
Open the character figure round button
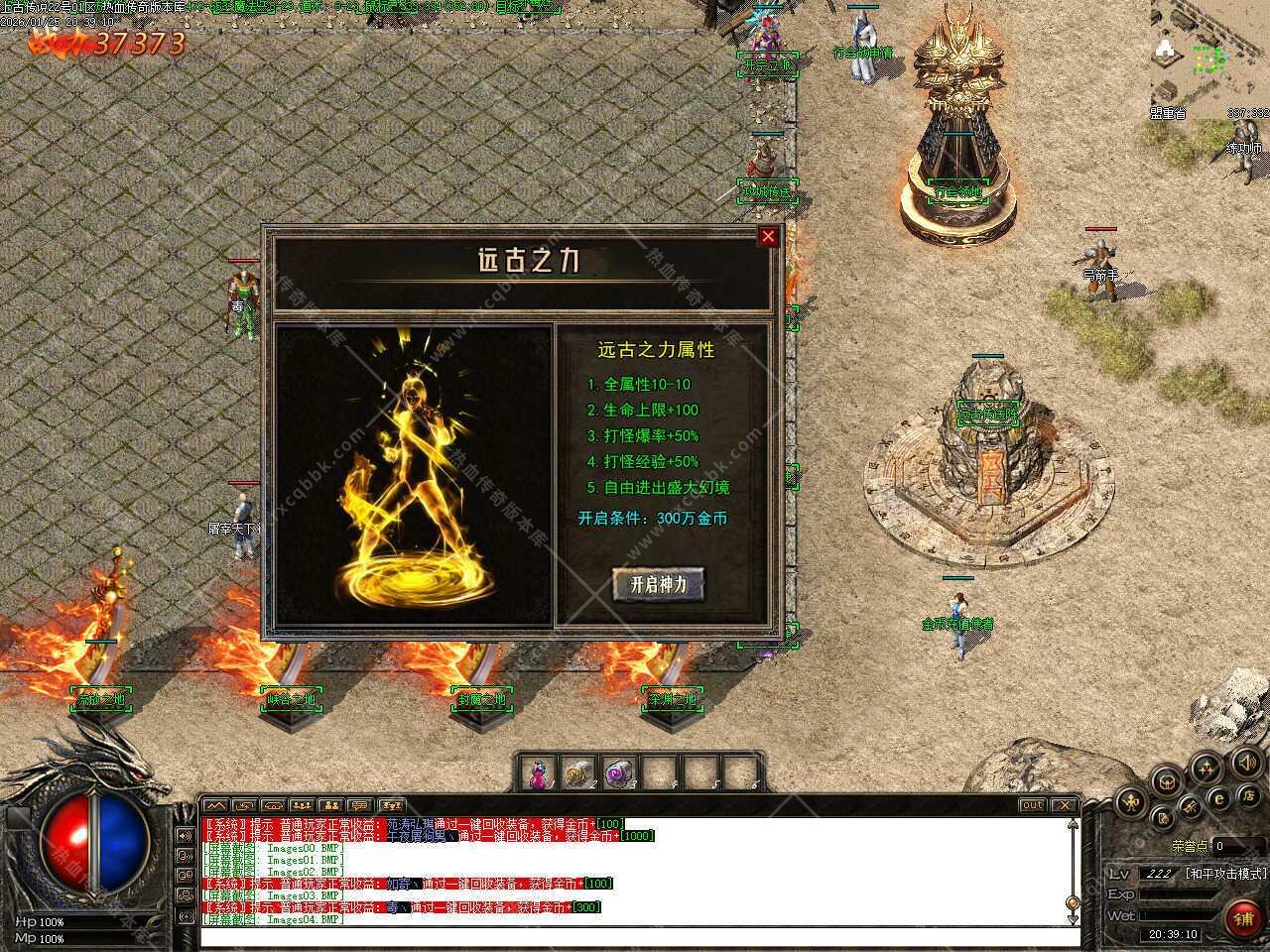click(1129, 802)
